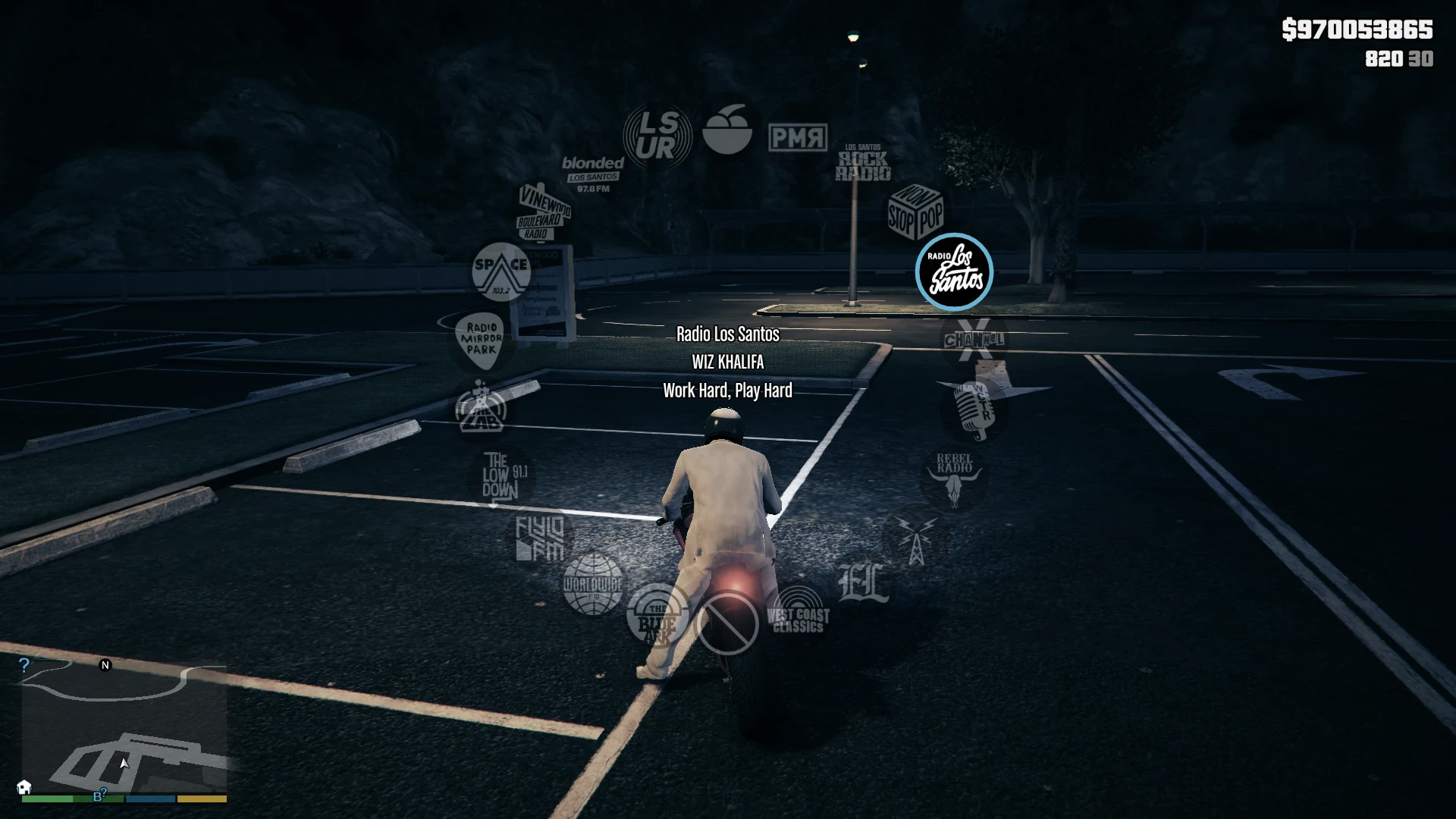Tune to the WCTR talk station

coord(974,409)
